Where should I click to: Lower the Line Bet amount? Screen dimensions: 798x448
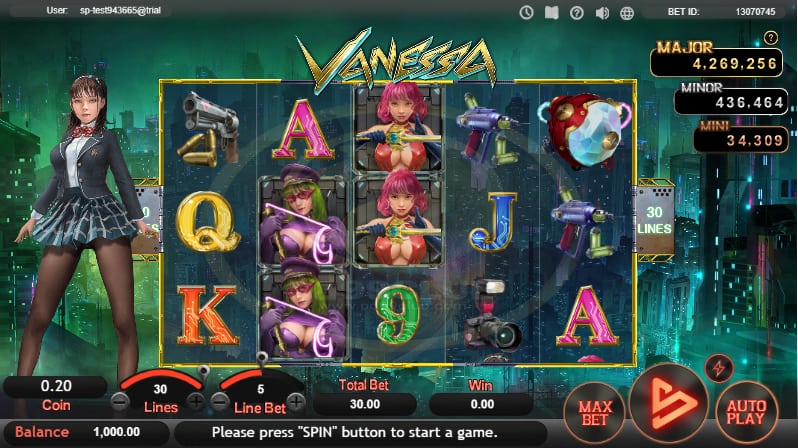[x=219, y=402]
